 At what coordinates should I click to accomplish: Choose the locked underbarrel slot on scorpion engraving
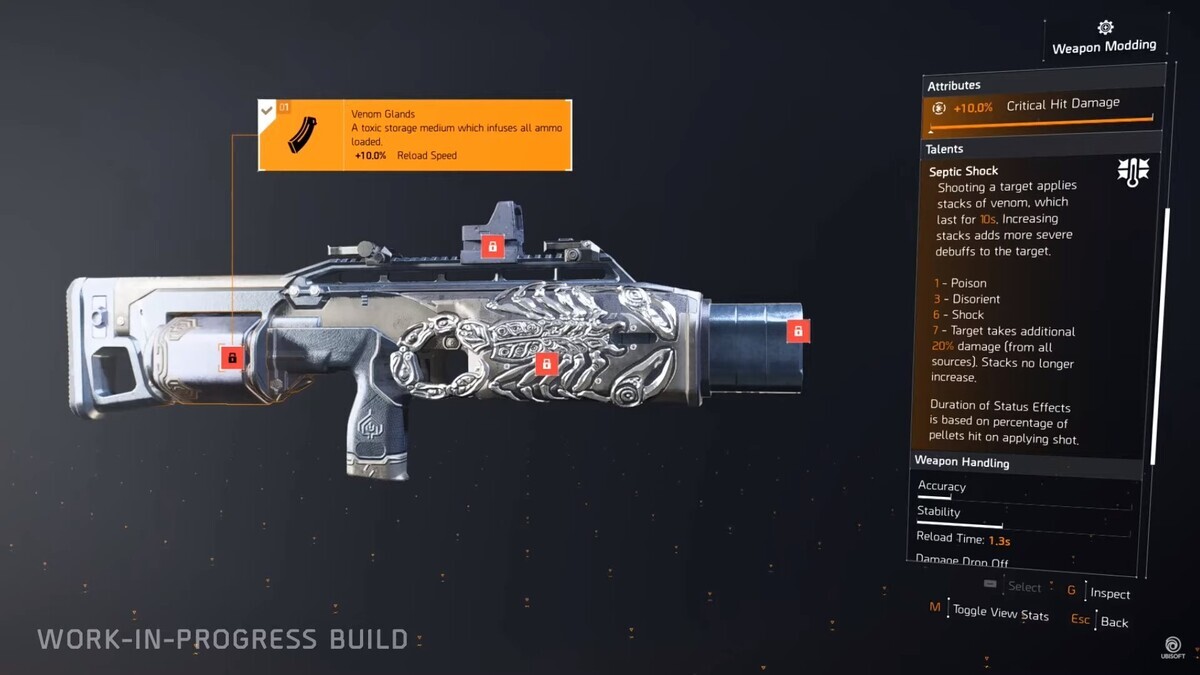click(x=545, y=364)
